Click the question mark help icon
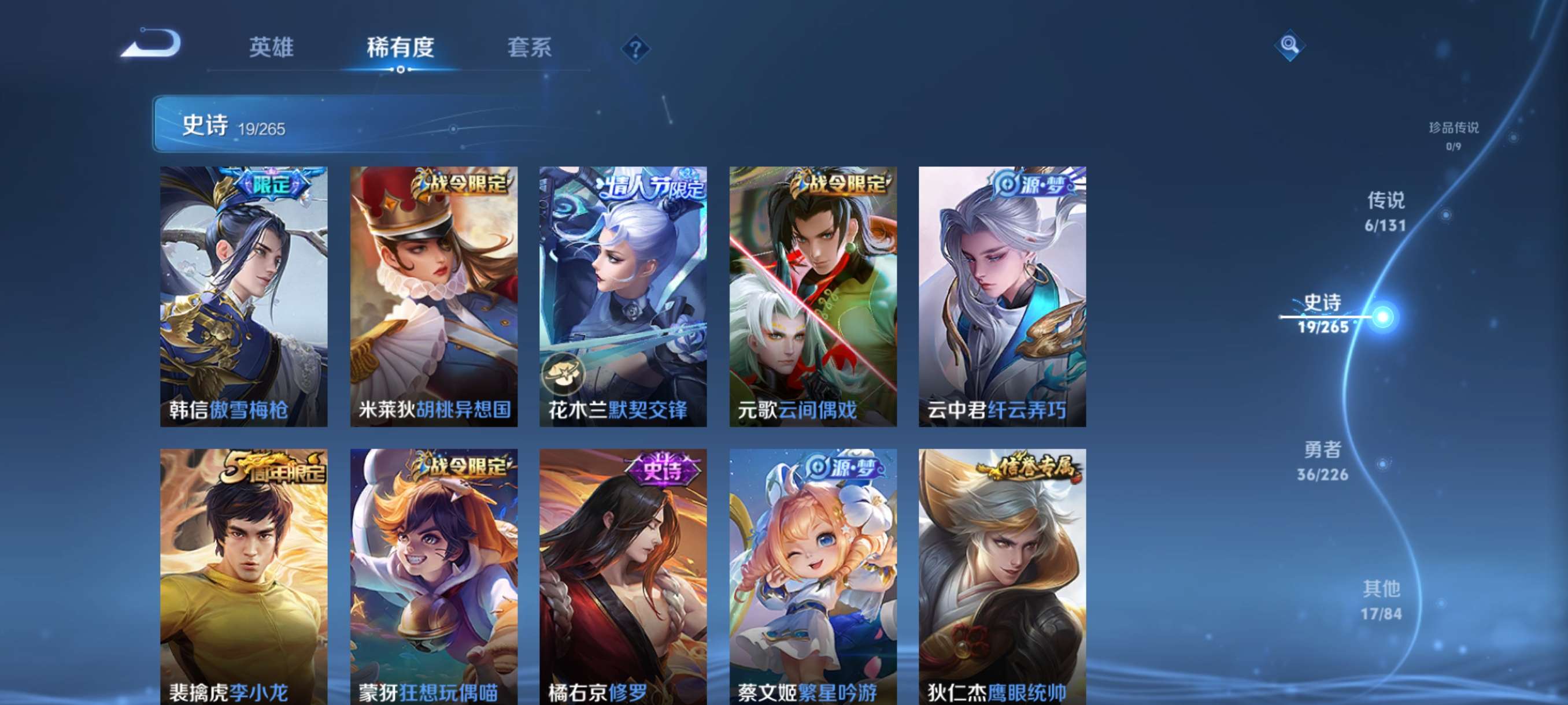The image size is (1568, 705). [x=634, y=49]
